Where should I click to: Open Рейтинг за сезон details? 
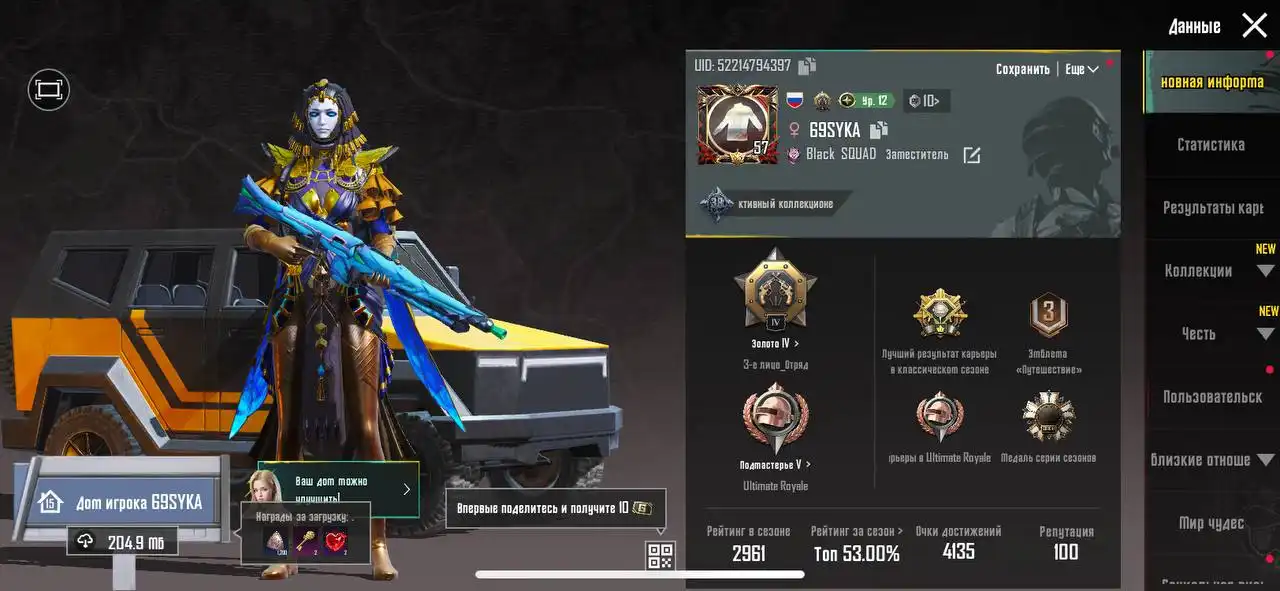(856, 532)
